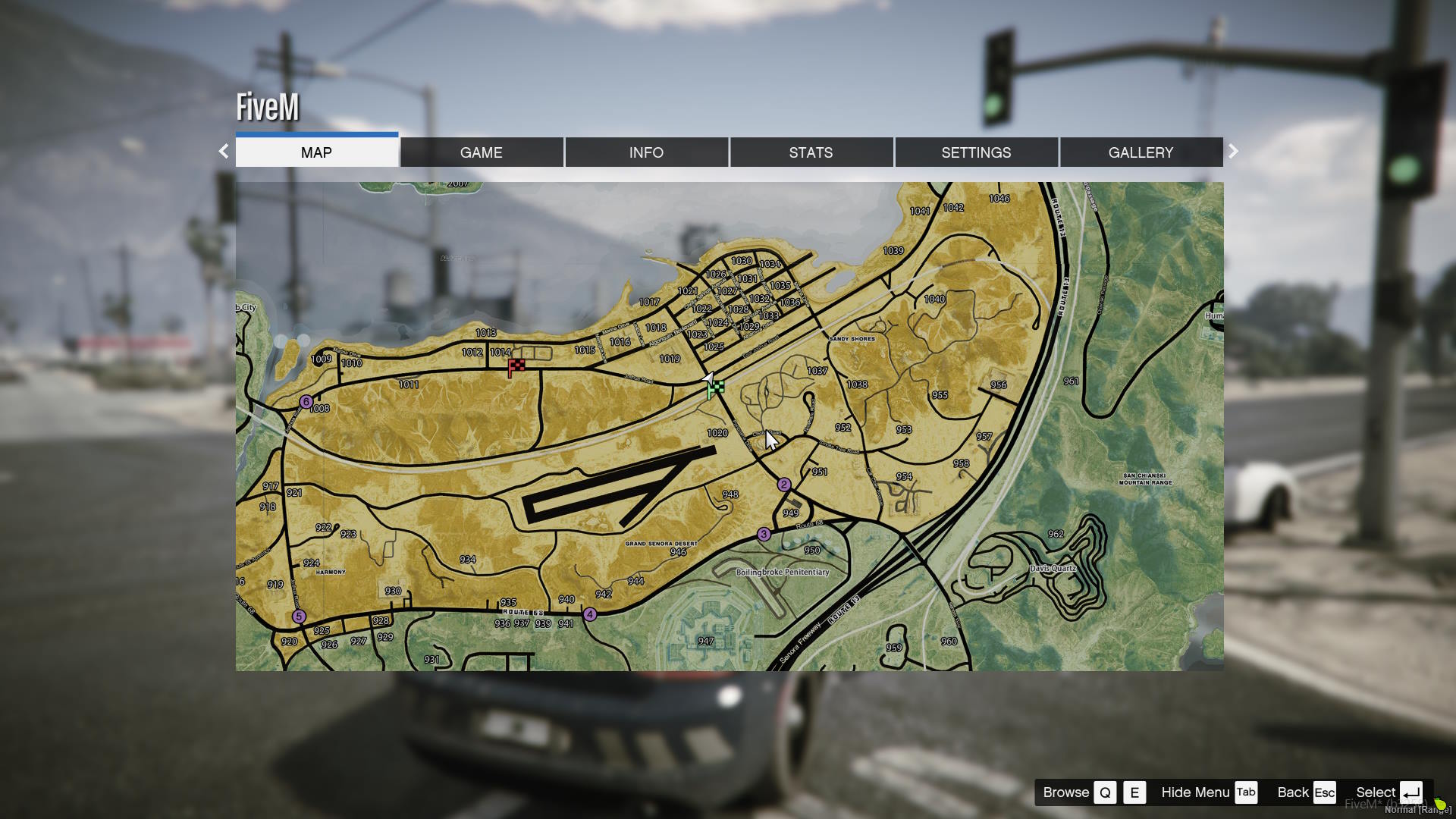Select the purple number 4 map blip
Viewport: 1456px width, 819px height.
(590, 615)
